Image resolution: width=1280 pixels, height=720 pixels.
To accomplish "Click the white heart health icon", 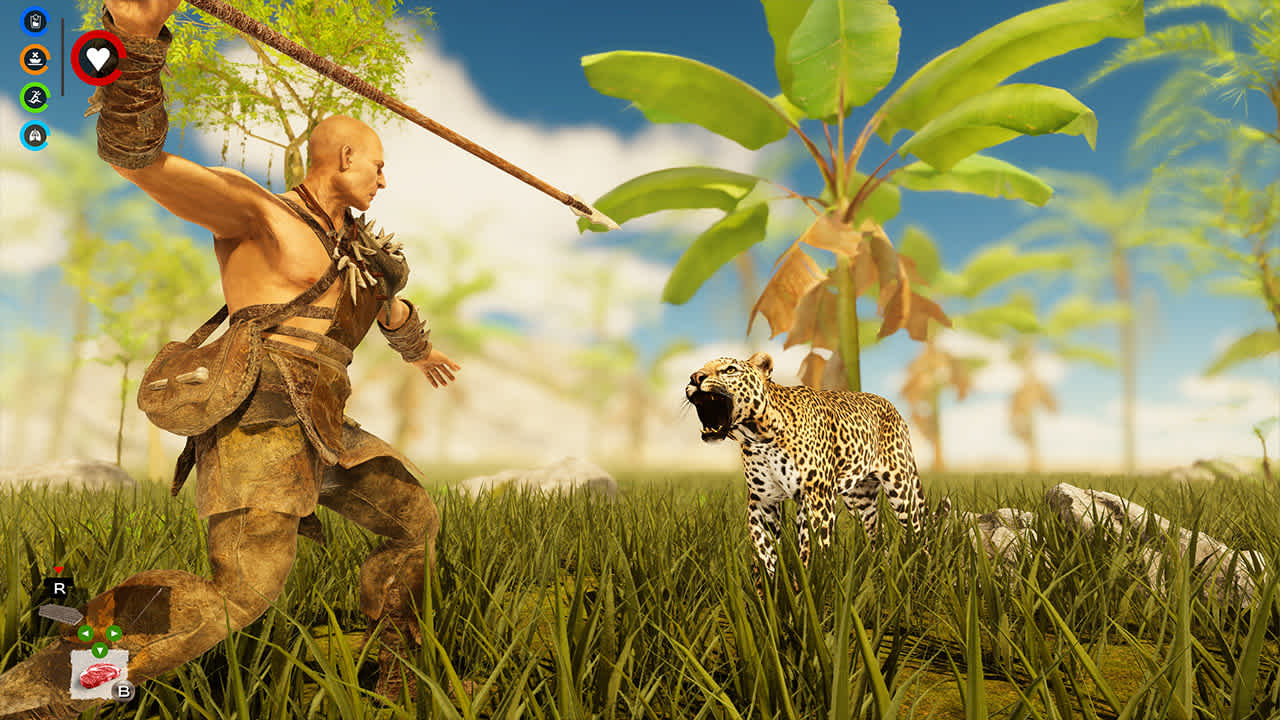I will tap(98, 59).
